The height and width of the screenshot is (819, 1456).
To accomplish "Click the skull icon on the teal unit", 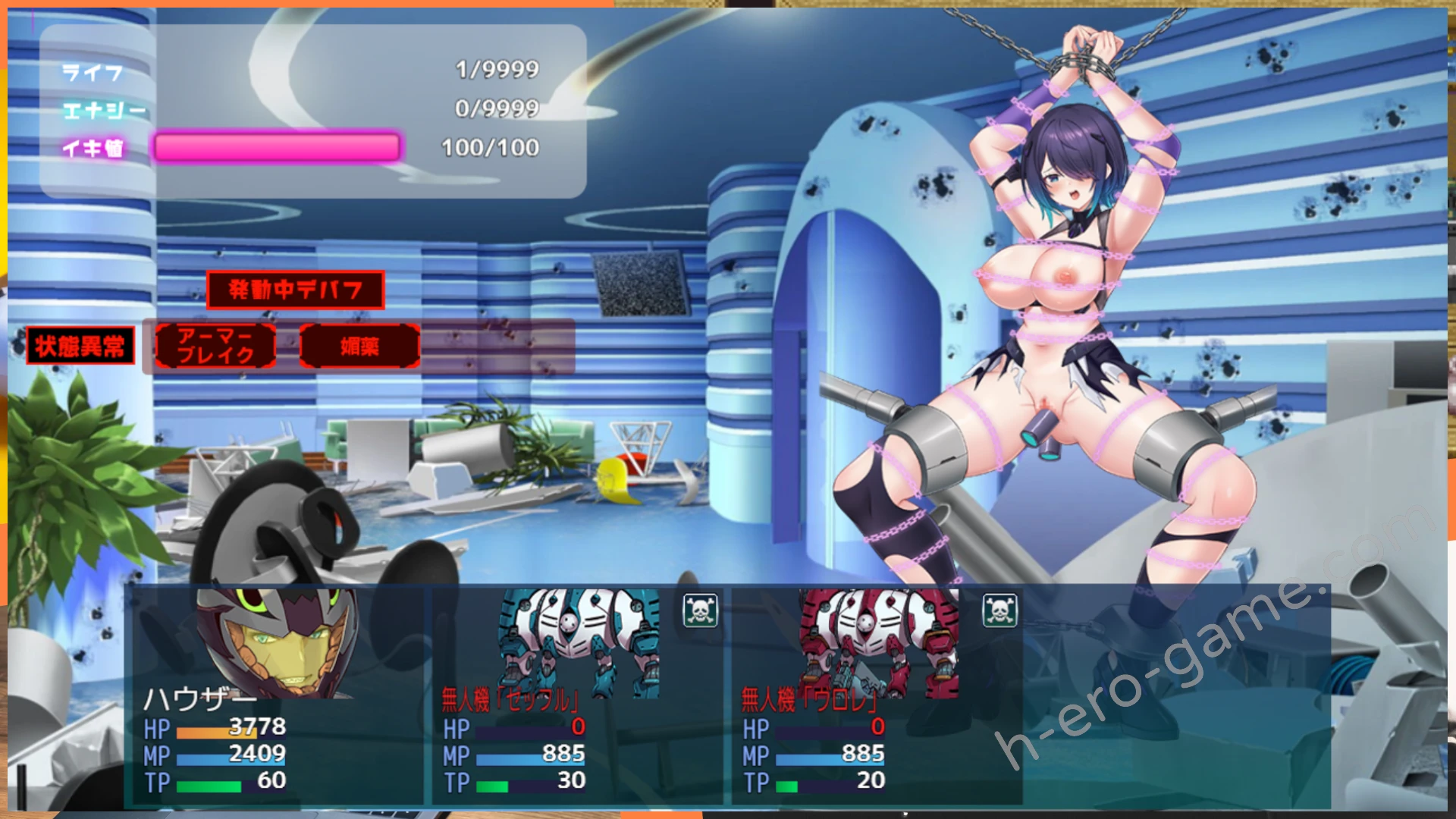I will [x=700, y=610].
